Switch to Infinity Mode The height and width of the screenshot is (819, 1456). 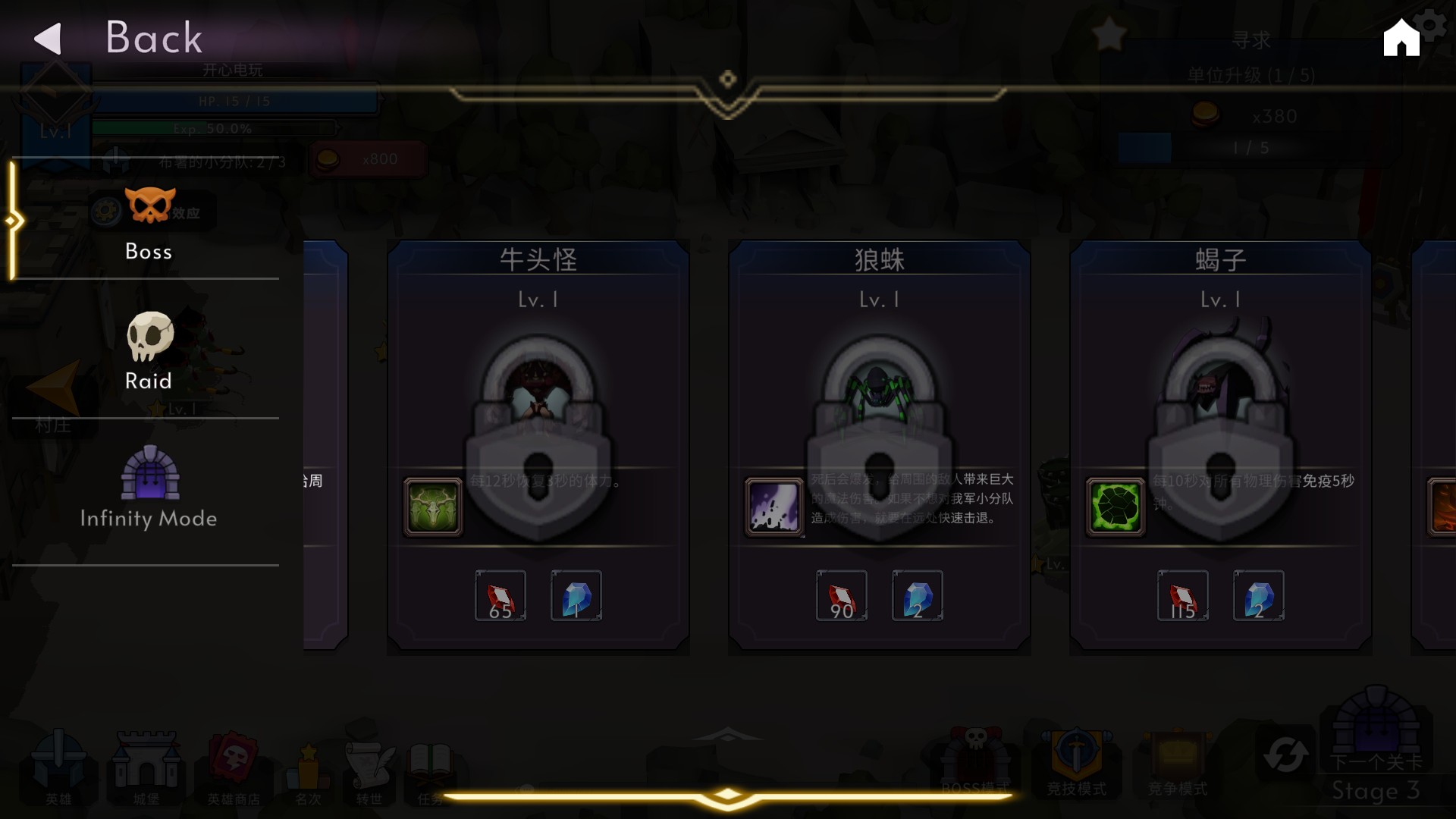(x=149, y=493)
